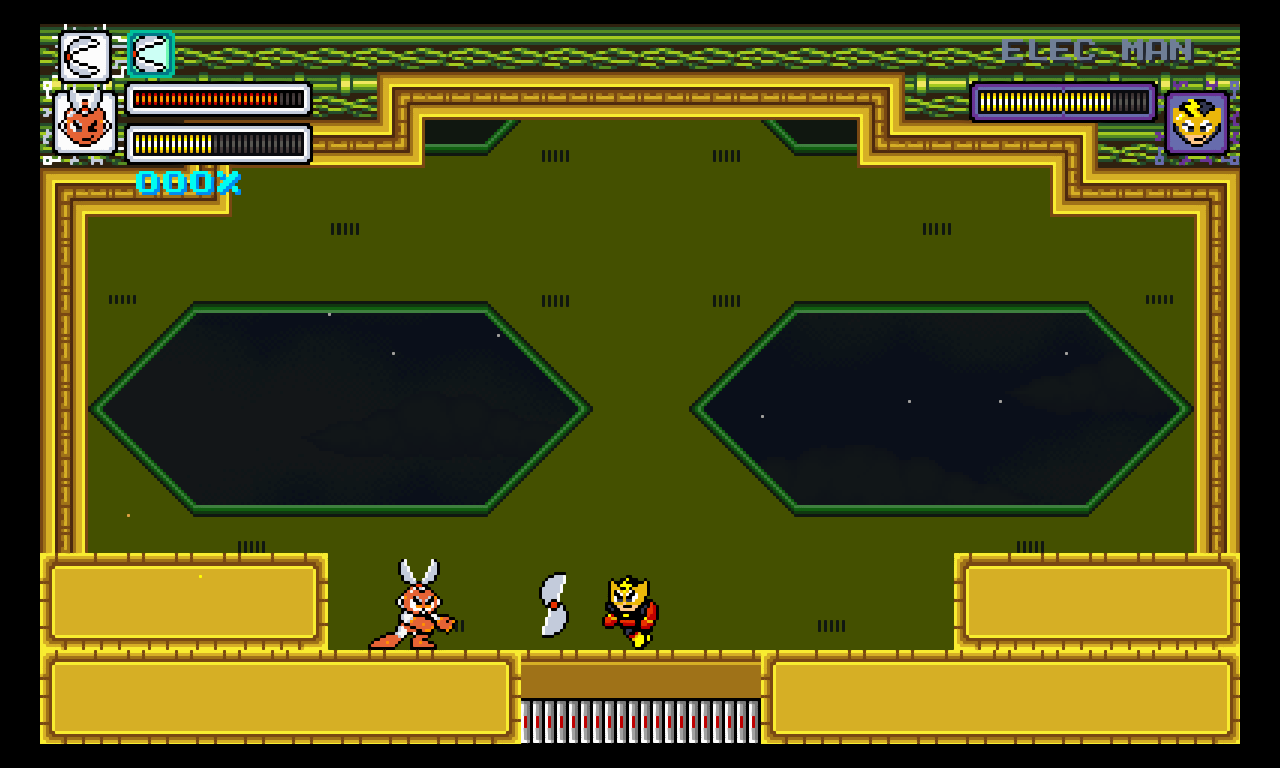Click the 000% percentage counter
Screen dimensions: 1280x768
[x=186, y=184]
